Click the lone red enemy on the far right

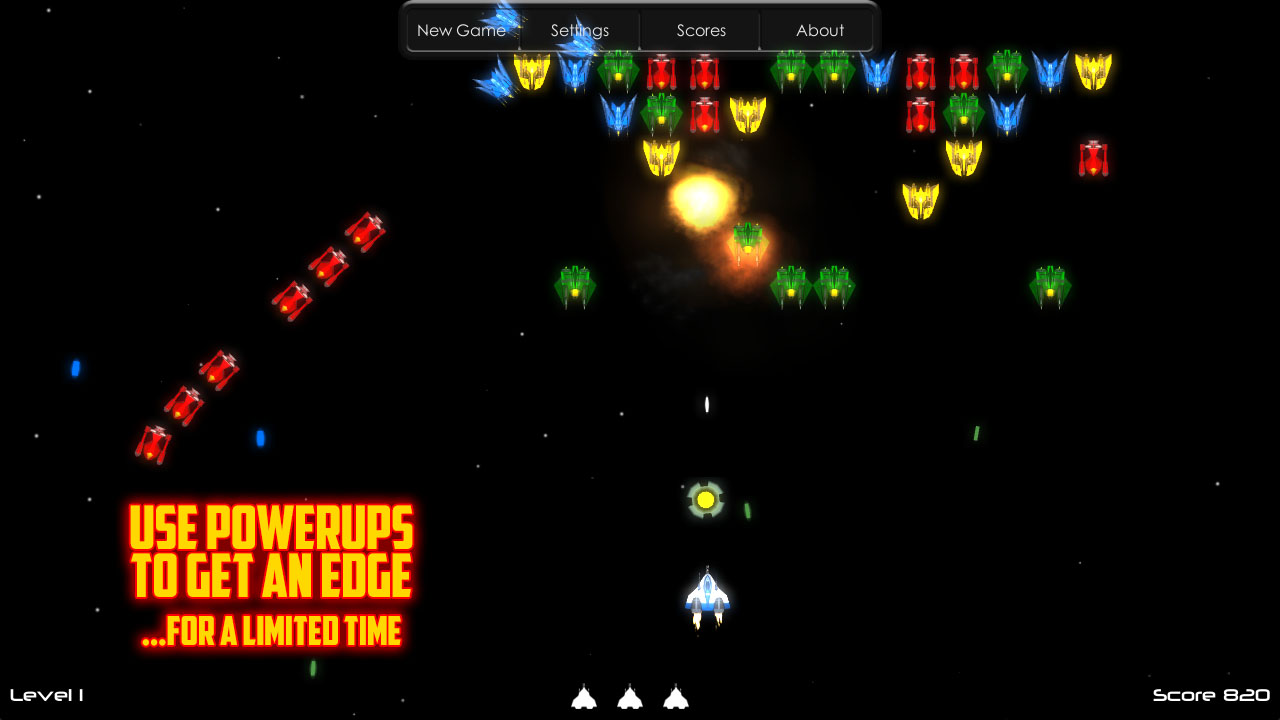tap(1092, 157)
